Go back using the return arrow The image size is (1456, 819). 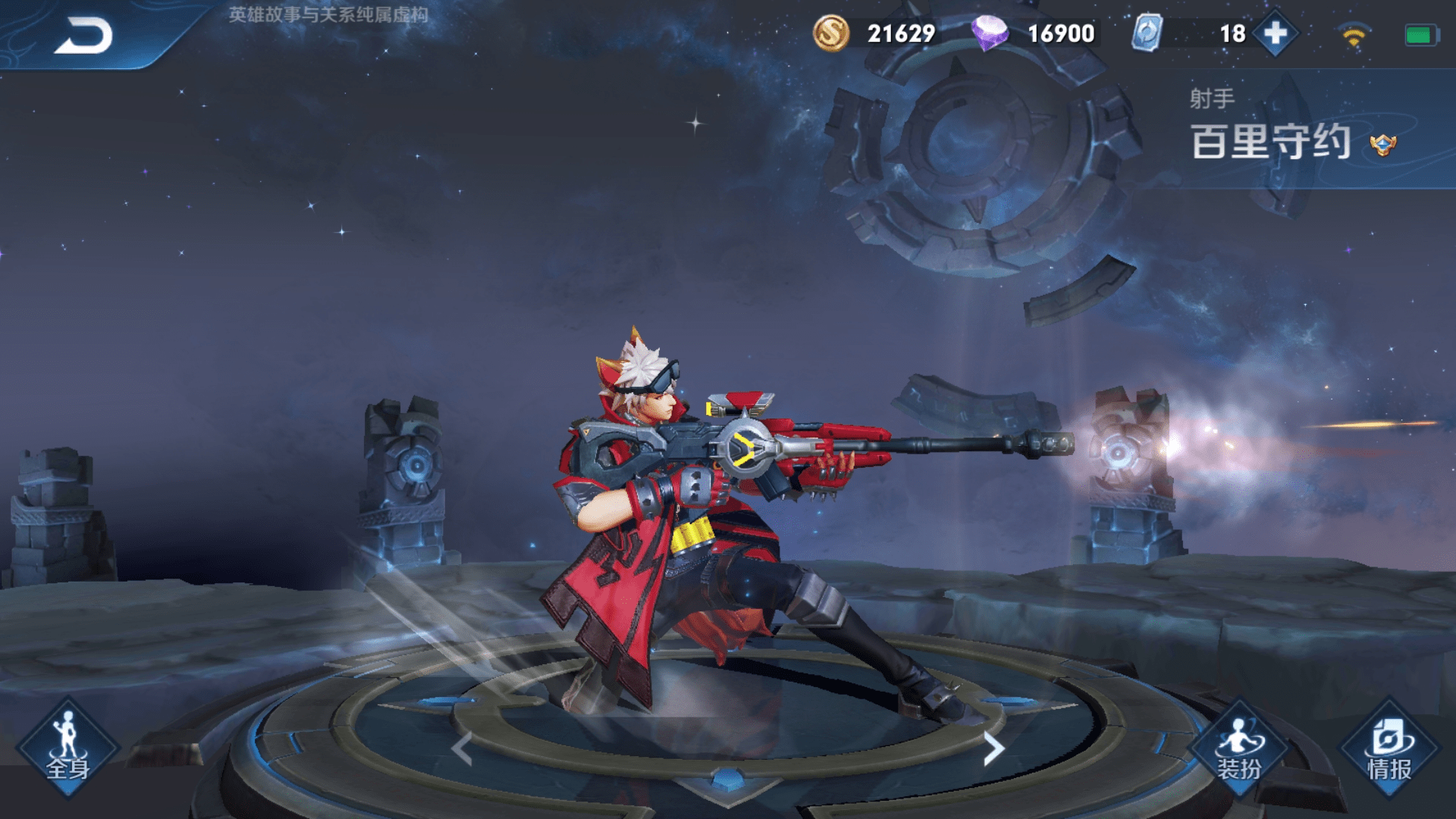(x=83, y=36)
